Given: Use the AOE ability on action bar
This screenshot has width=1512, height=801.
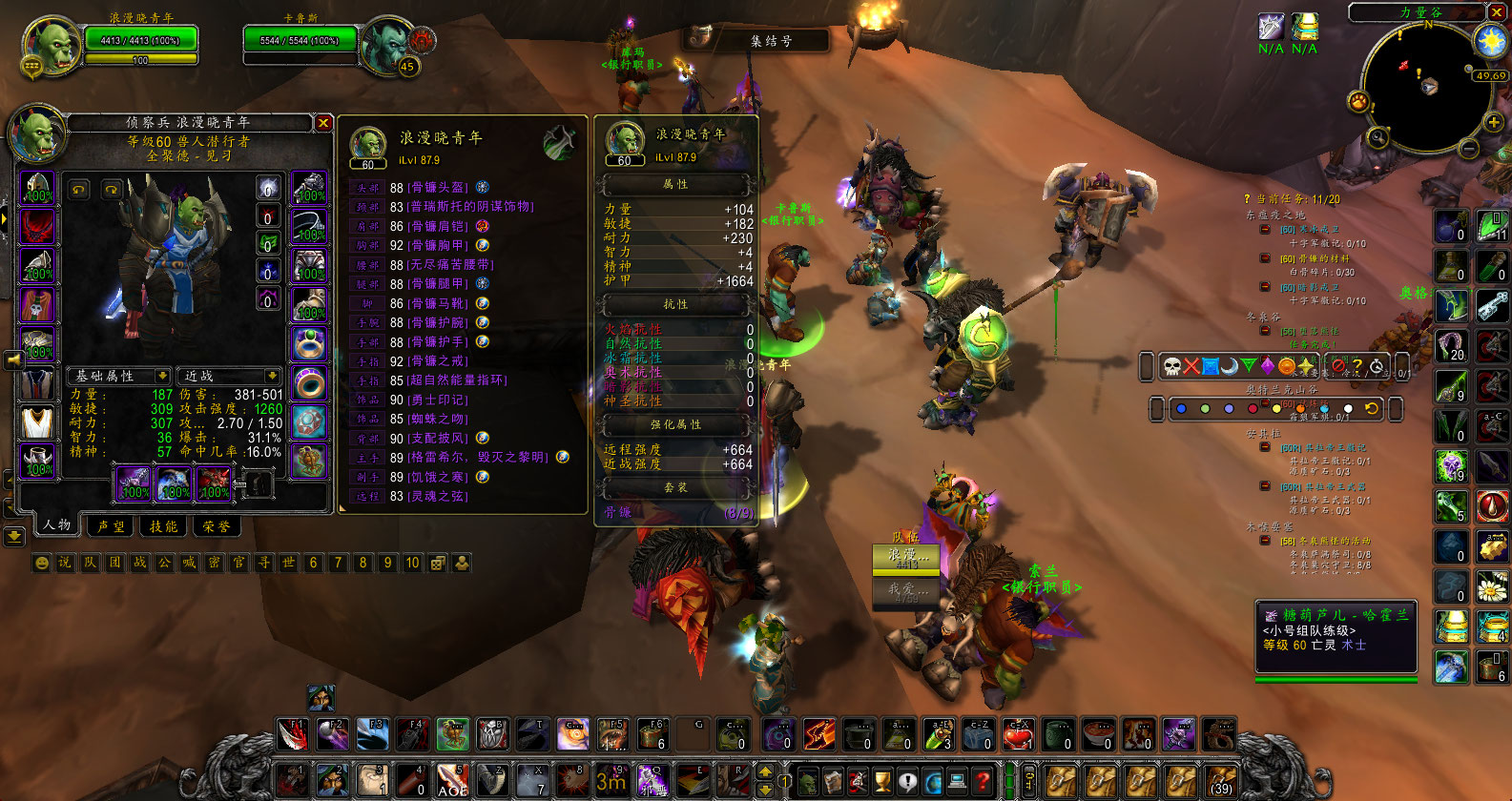Looking at the screenshot, I should click(x=452, y=780).
